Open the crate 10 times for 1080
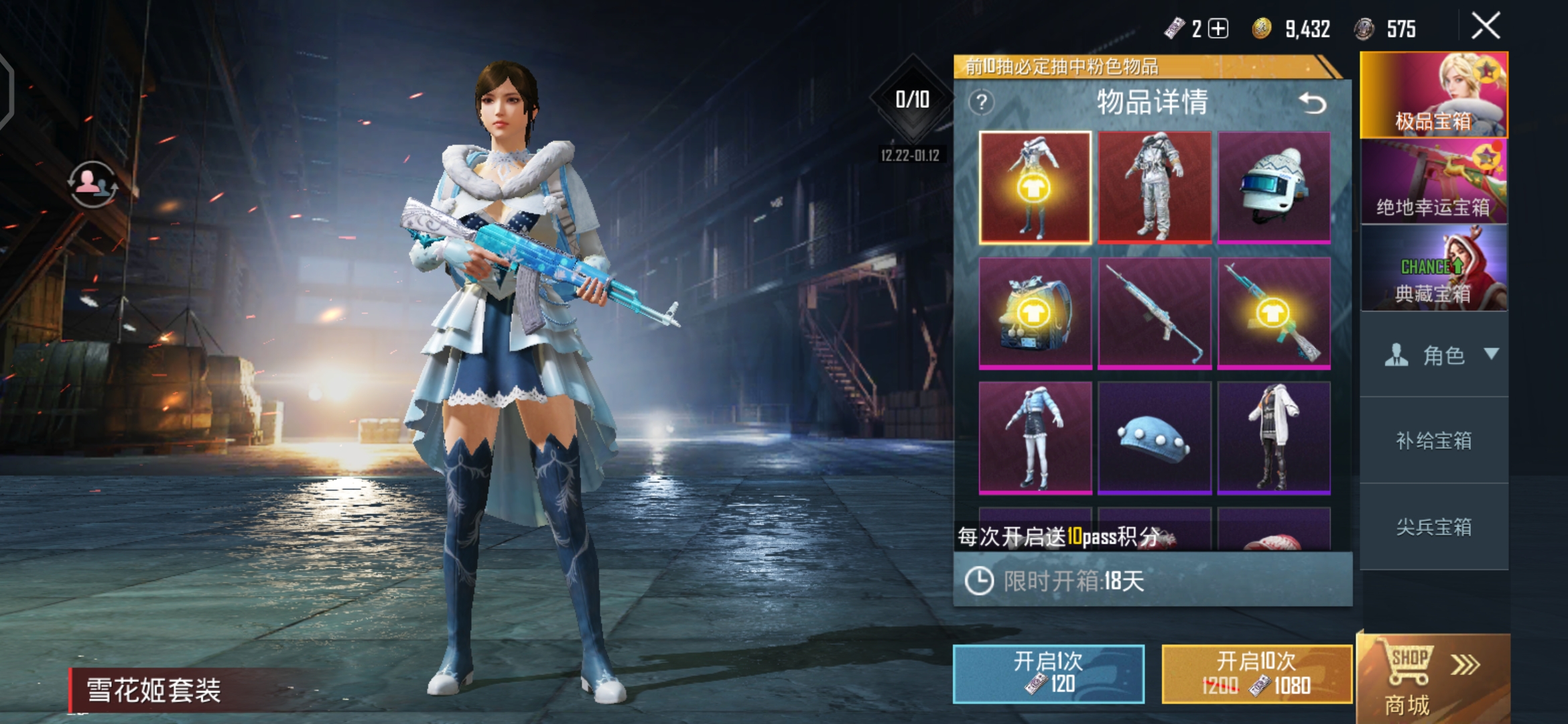This screenshot has height=724, width=1568. coord(1256,674)
